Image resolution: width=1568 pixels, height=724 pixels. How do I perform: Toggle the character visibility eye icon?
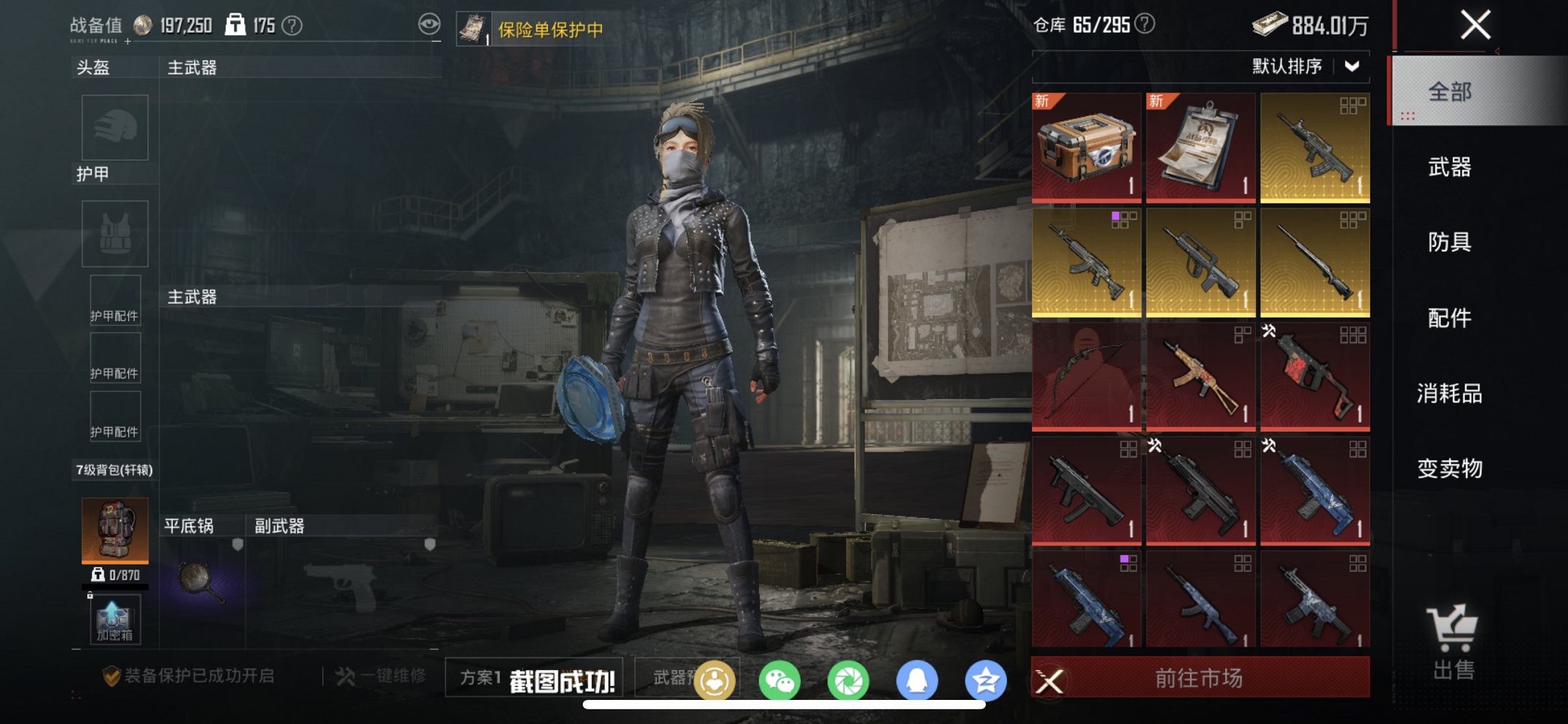click(x=431, y=24)
